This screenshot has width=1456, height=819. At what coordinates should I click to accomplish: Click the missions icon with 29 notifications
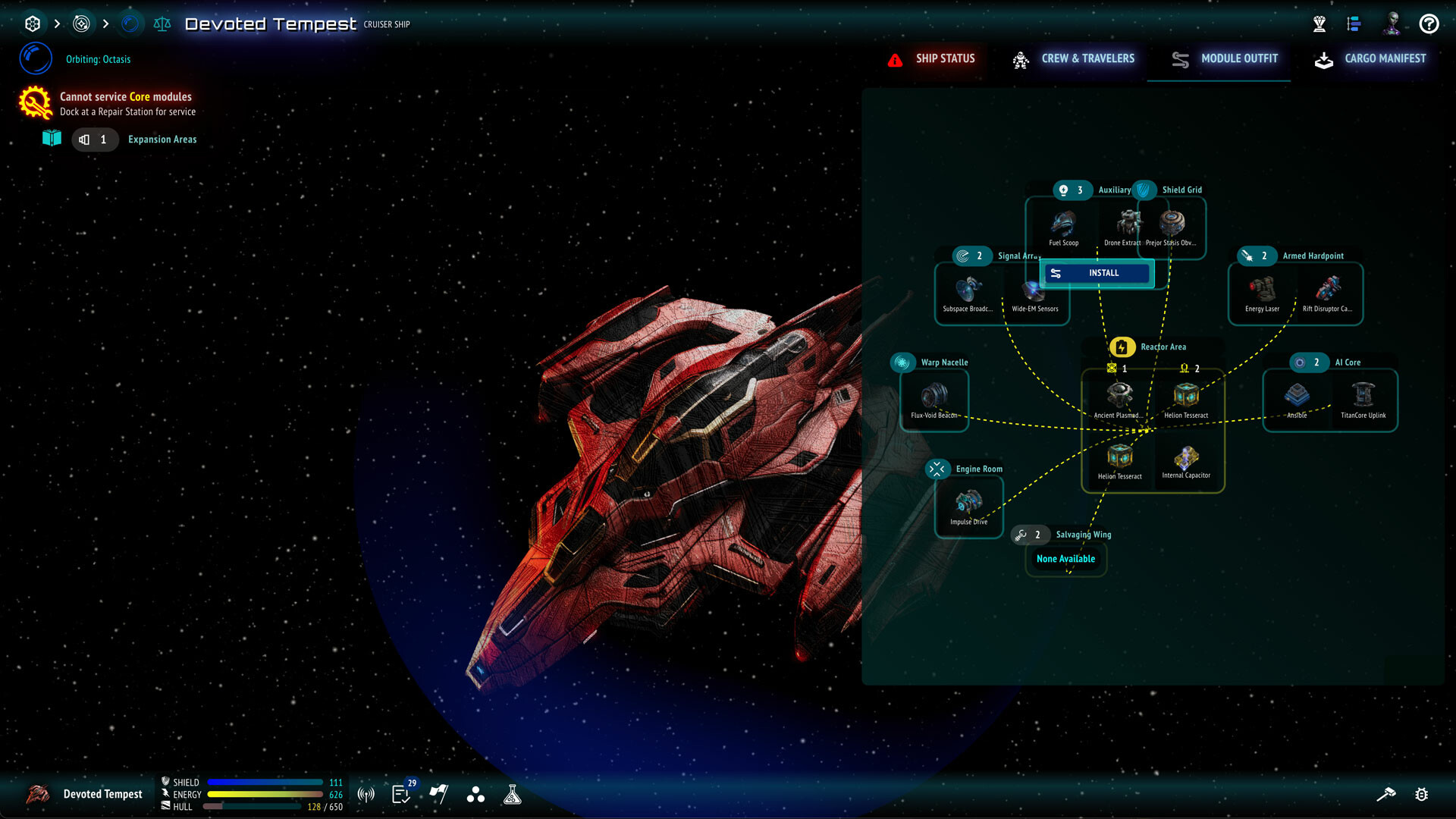400,794
